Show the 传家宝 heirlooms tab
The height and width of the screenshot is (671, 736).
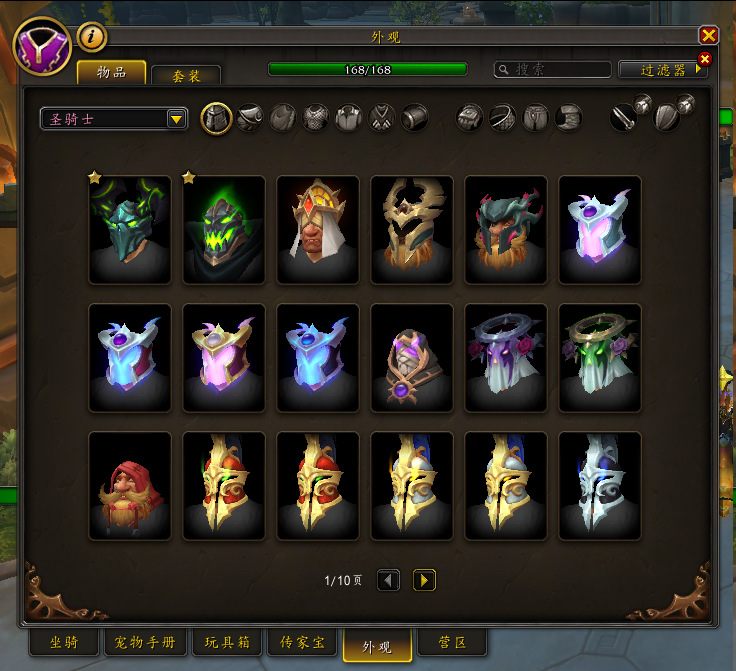tap(301, 642)
